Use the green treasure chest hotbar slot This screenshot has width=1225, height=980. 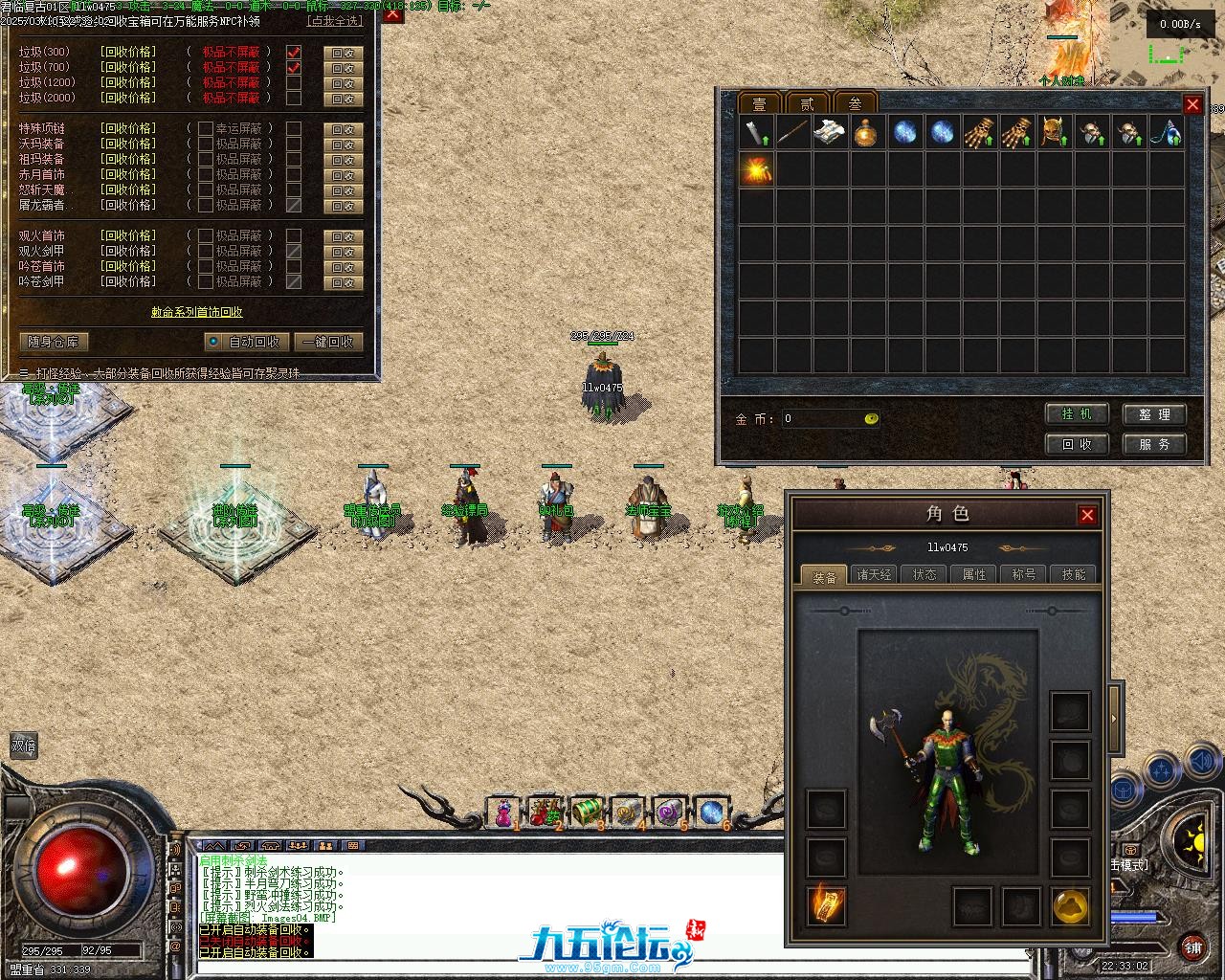click(587, 812)
